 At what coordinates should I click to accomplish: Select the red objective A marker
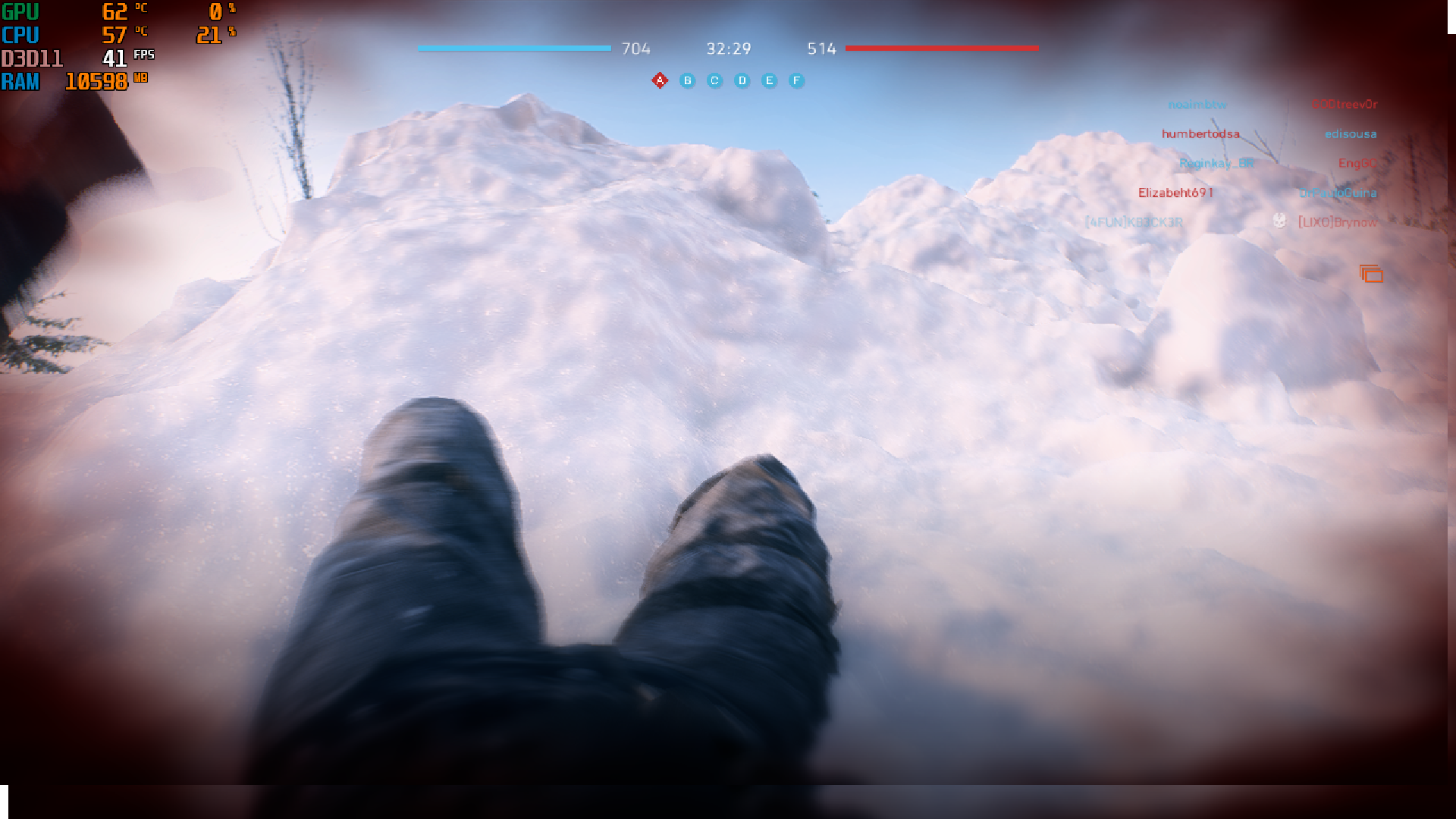click(x=660, y=80)
